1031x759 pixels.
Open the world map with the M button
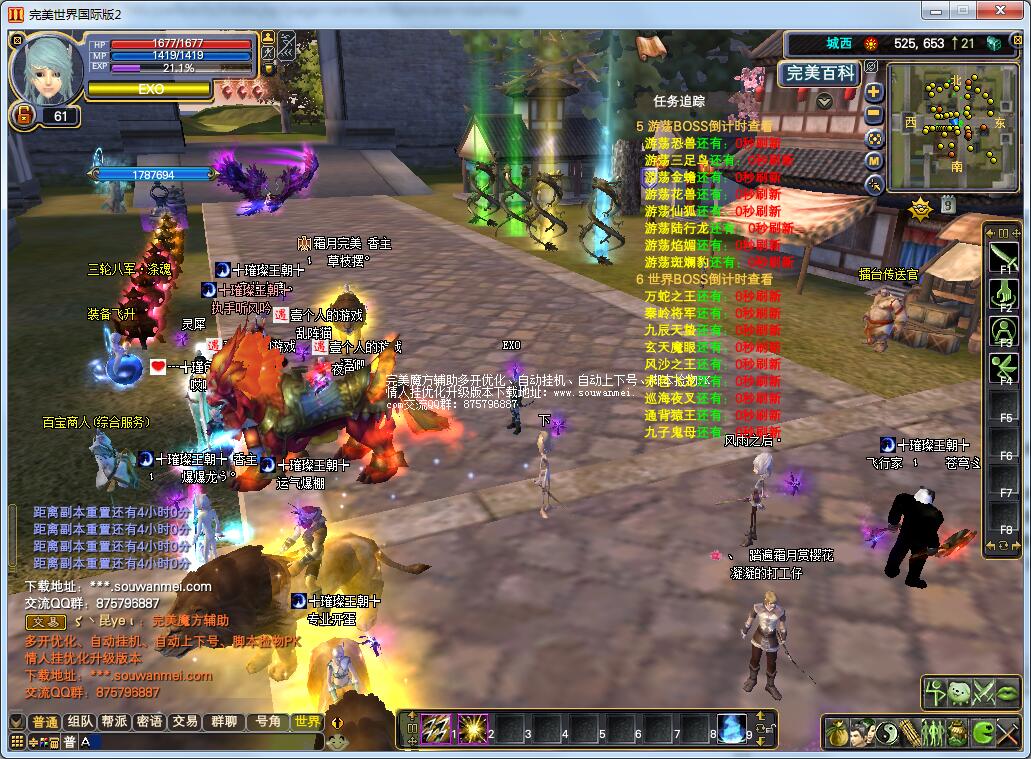click(874, 161)
